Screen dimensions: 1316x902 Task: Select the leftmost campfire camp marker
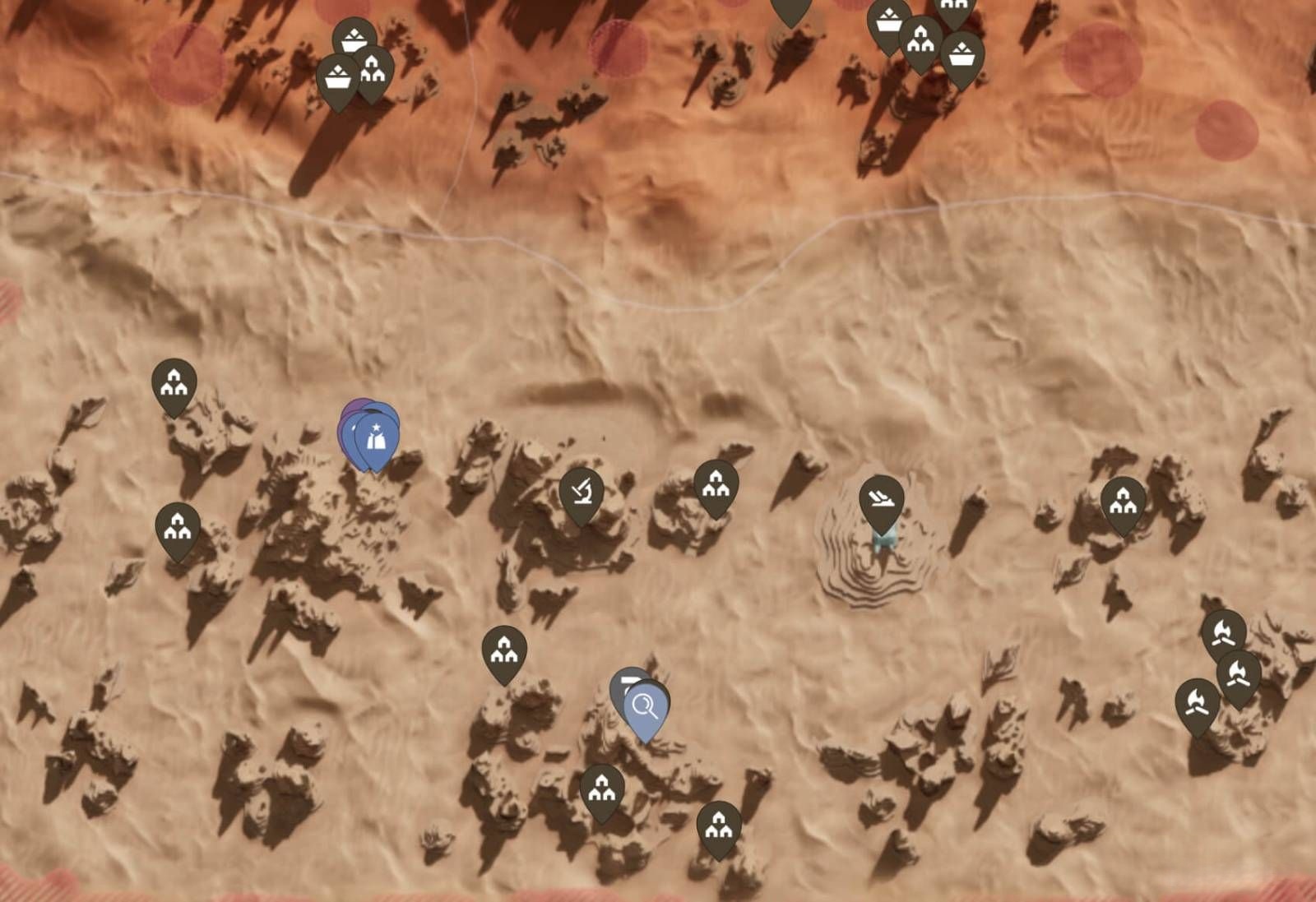coord(1196,701)
